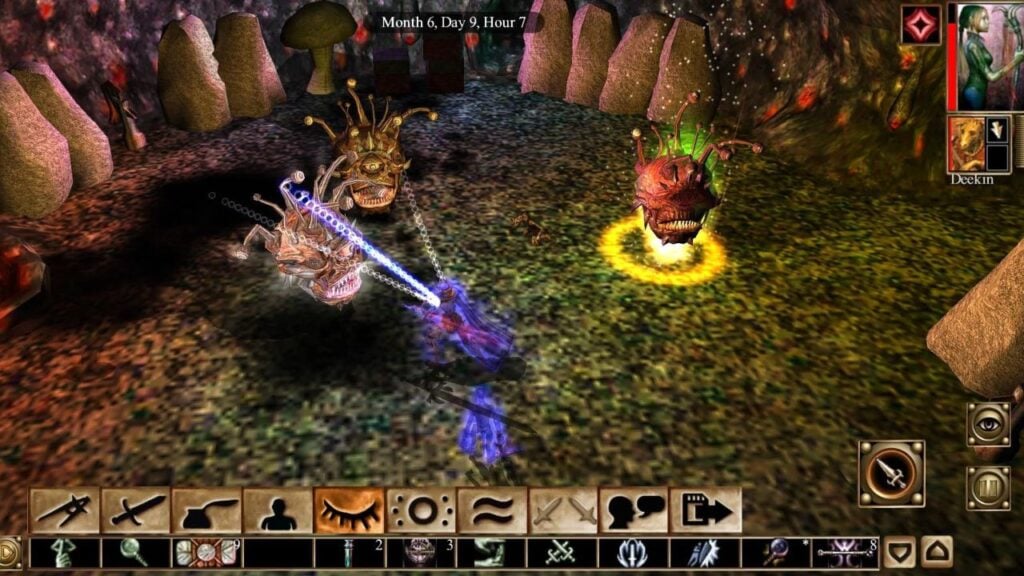Click the quickbar up arrow button

[936, 551]
